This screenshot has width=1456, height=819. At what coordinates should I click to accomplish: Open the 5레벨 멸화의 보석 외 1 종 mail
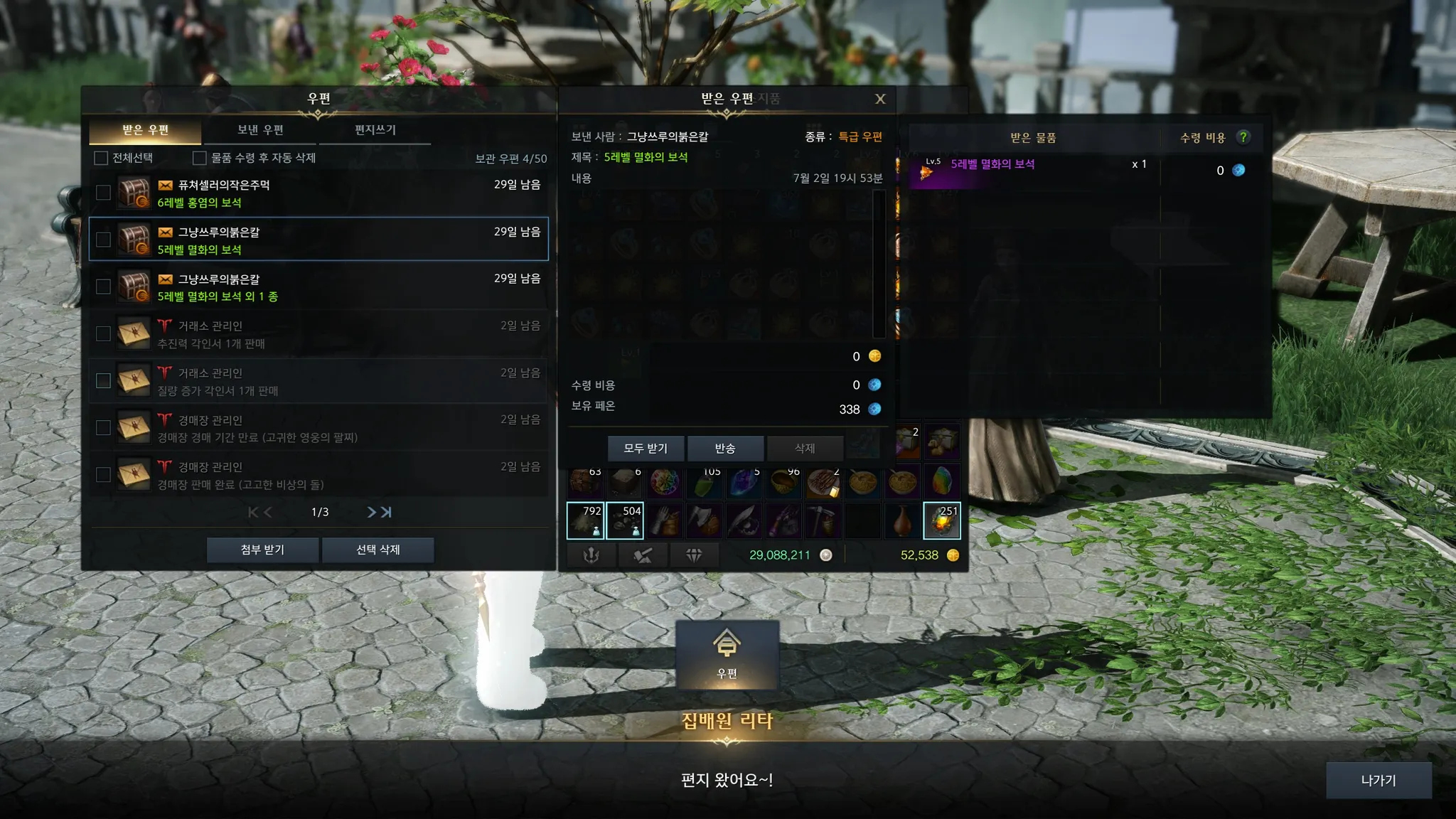[x=318, y=287]
